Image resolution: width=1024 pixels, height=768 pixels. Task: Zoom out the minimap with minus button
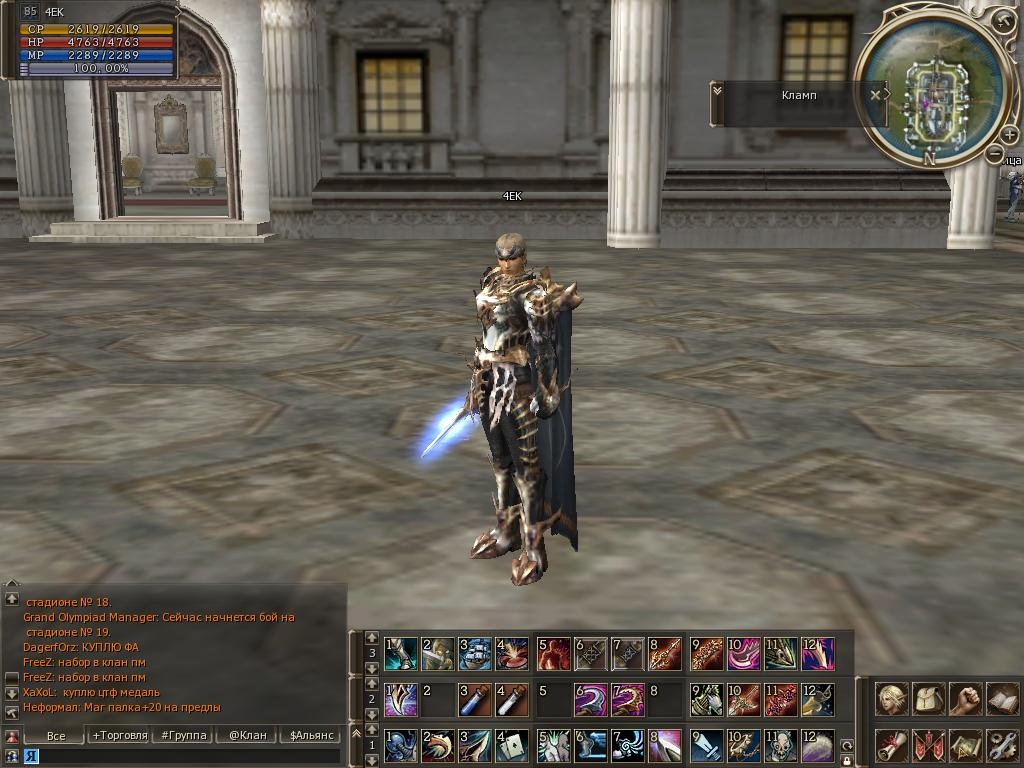pos(994,154)
